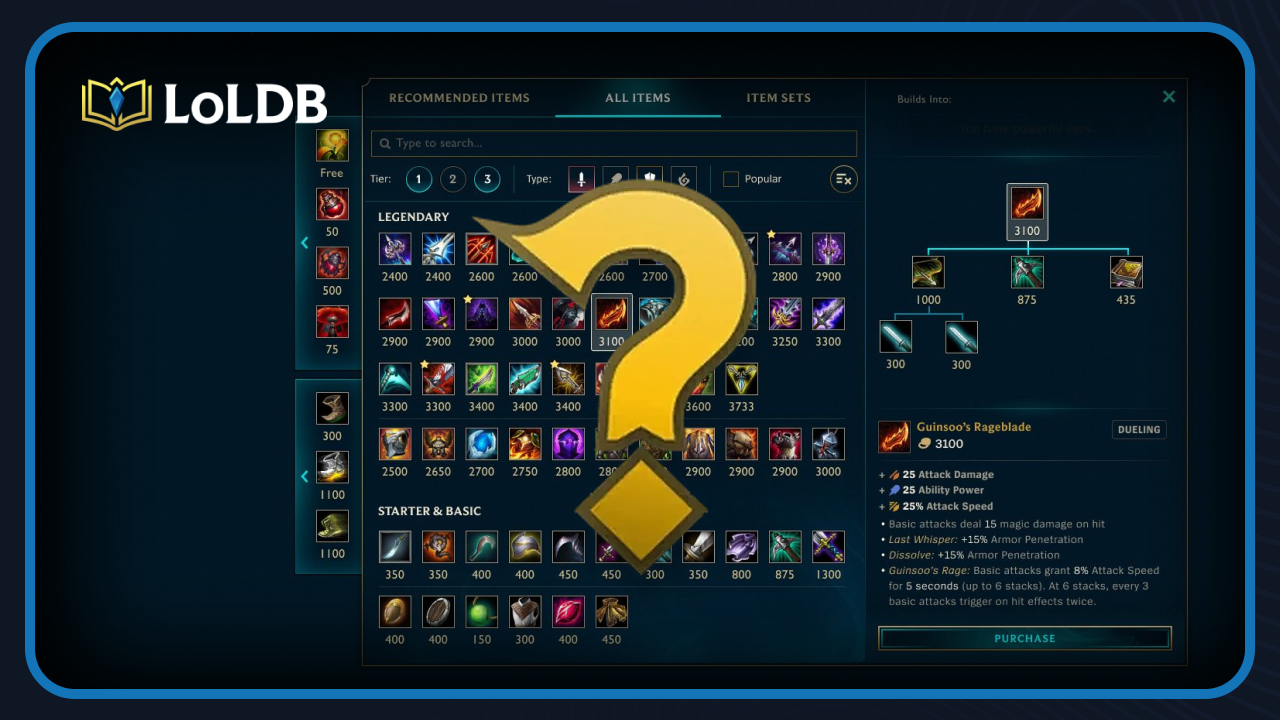Collapse the boots sidebar panel
Viewport: 1280px width, 720px height.
(x=305, y=477)
